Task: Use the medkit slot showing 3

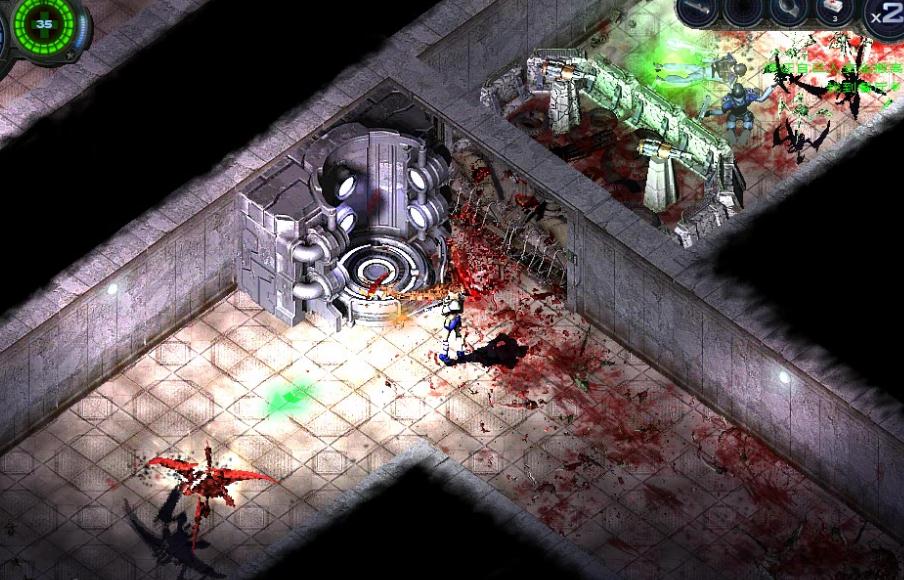Action: coord(834,11)
